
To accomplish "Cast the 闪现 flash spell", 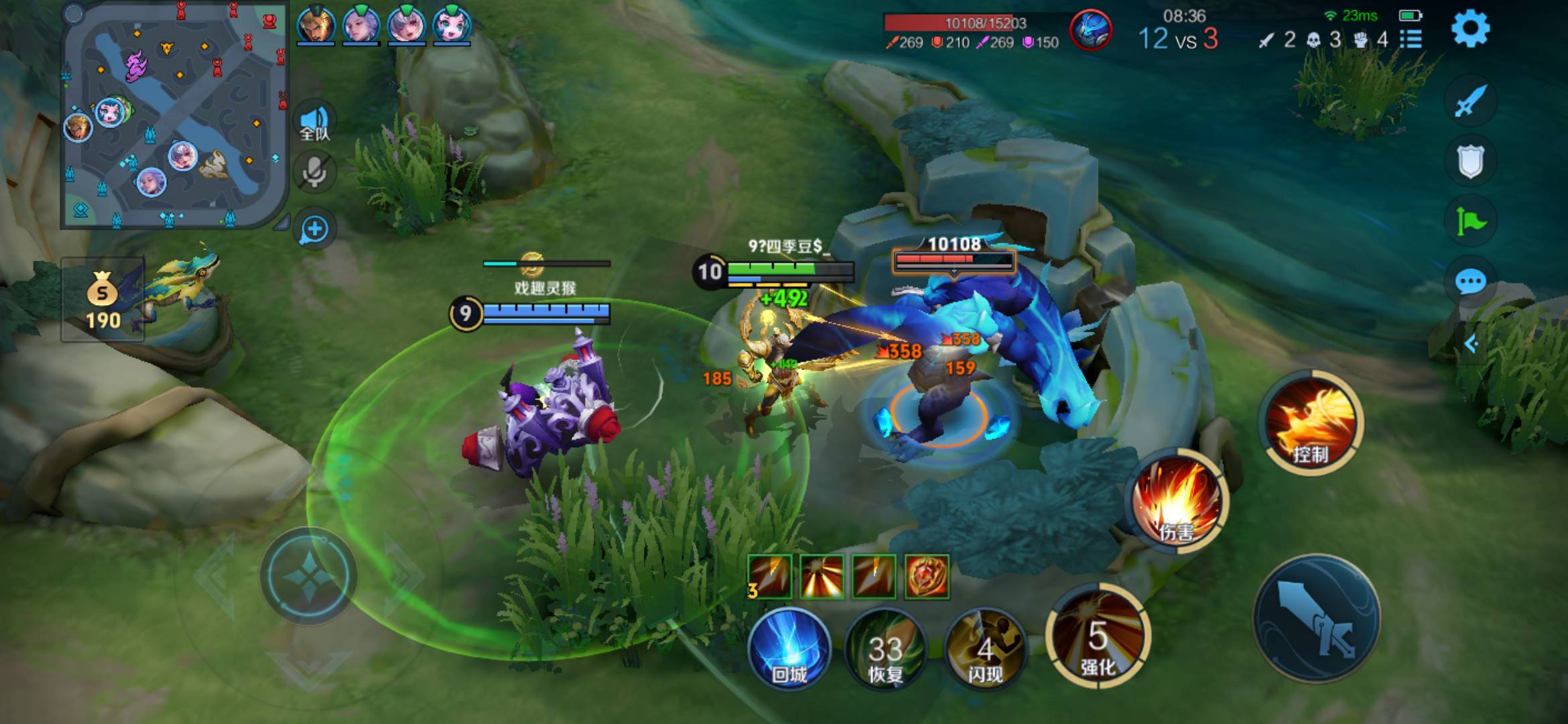I will coord(984,649).
